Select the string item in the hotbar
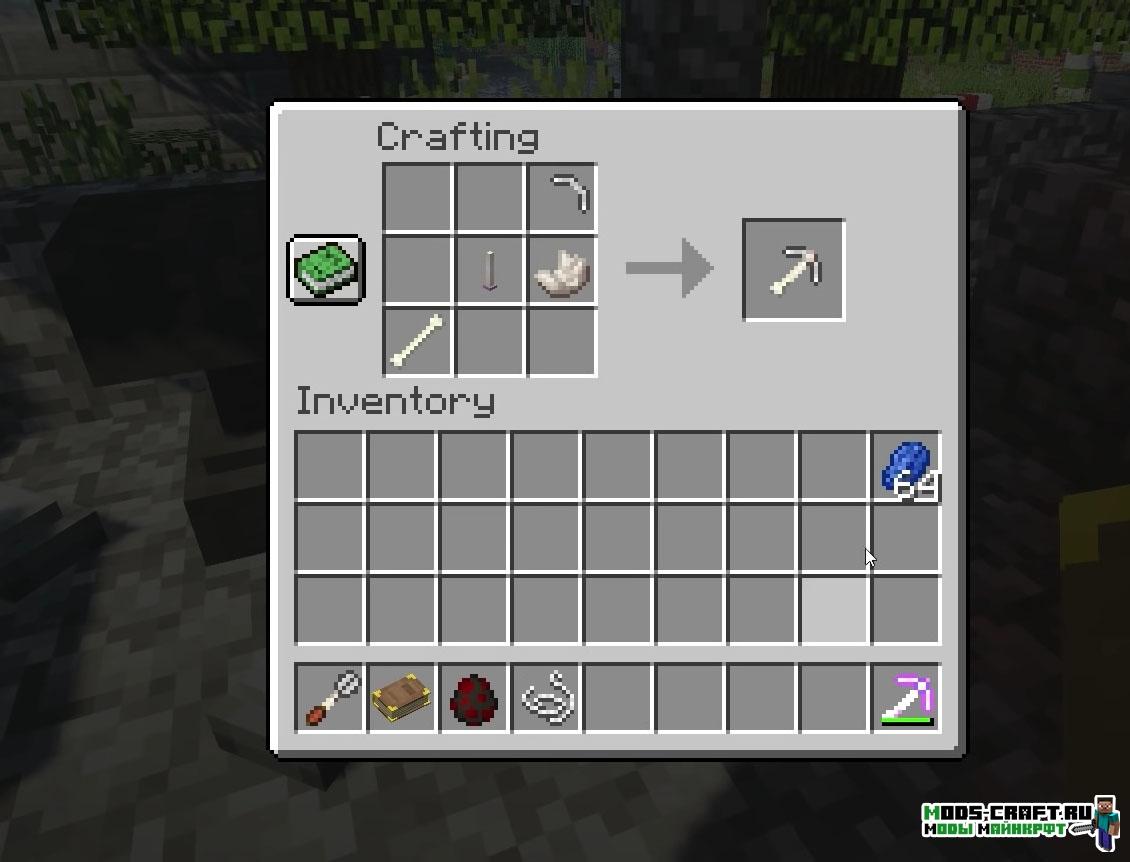Viewport: 1130px width, 862px height. (546, 698)
